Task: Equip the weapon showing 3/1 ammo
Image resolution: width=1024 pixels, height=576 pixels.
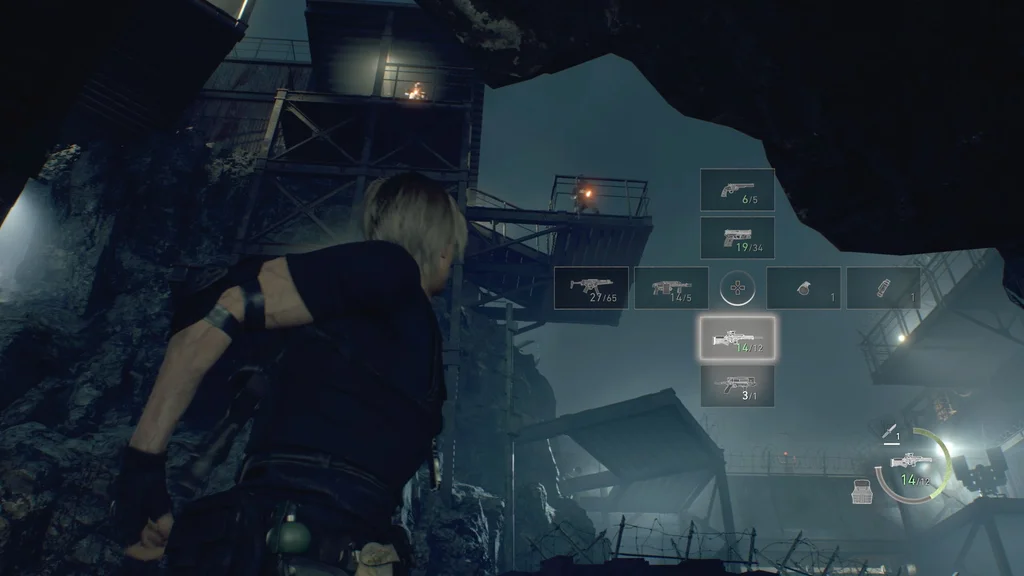Action: (x=737, y=385)
